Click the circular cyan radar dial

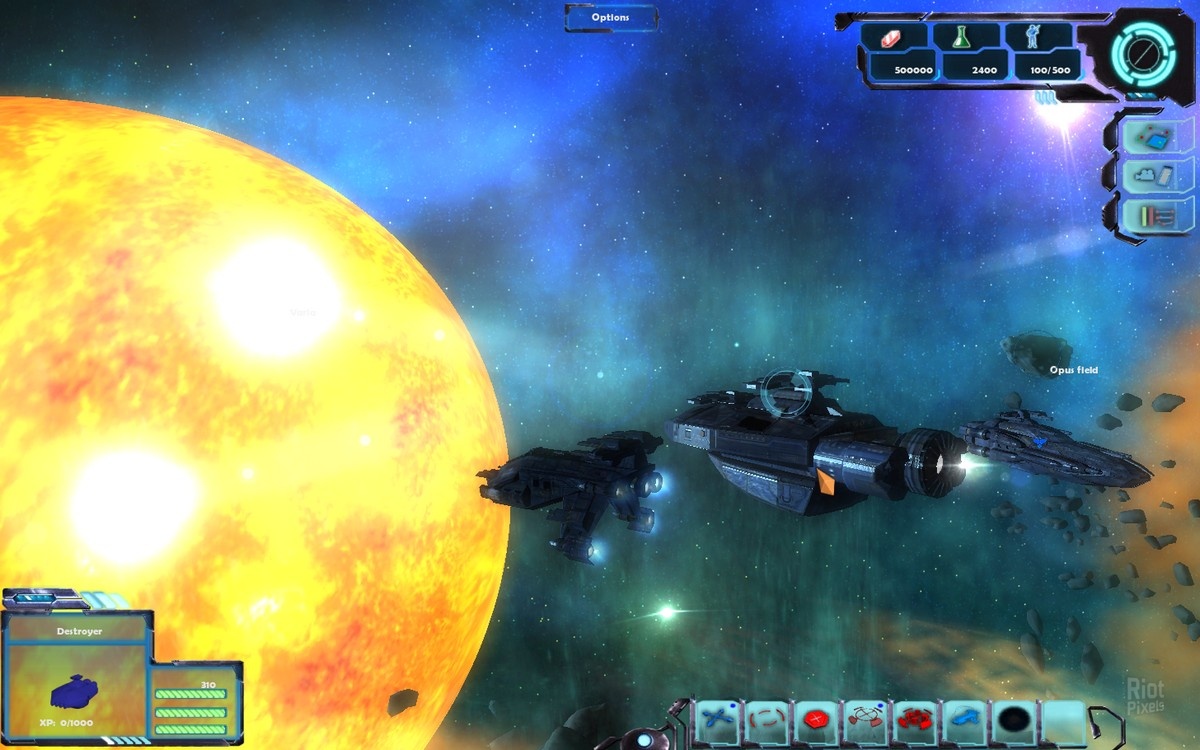[x=1142, y=50]
